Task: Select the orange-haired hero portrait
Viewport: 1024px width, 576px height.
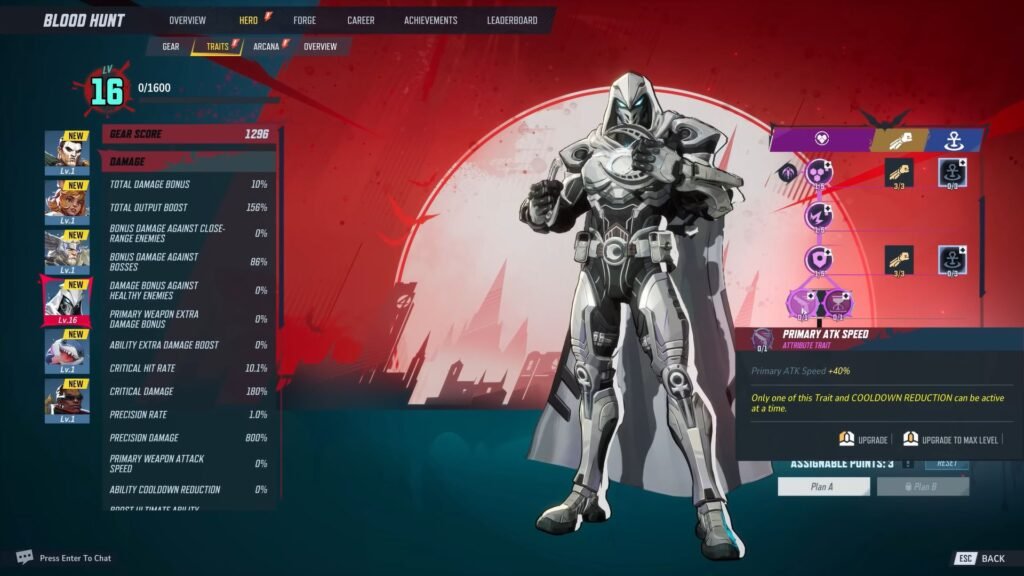Action: pos(67,201)
